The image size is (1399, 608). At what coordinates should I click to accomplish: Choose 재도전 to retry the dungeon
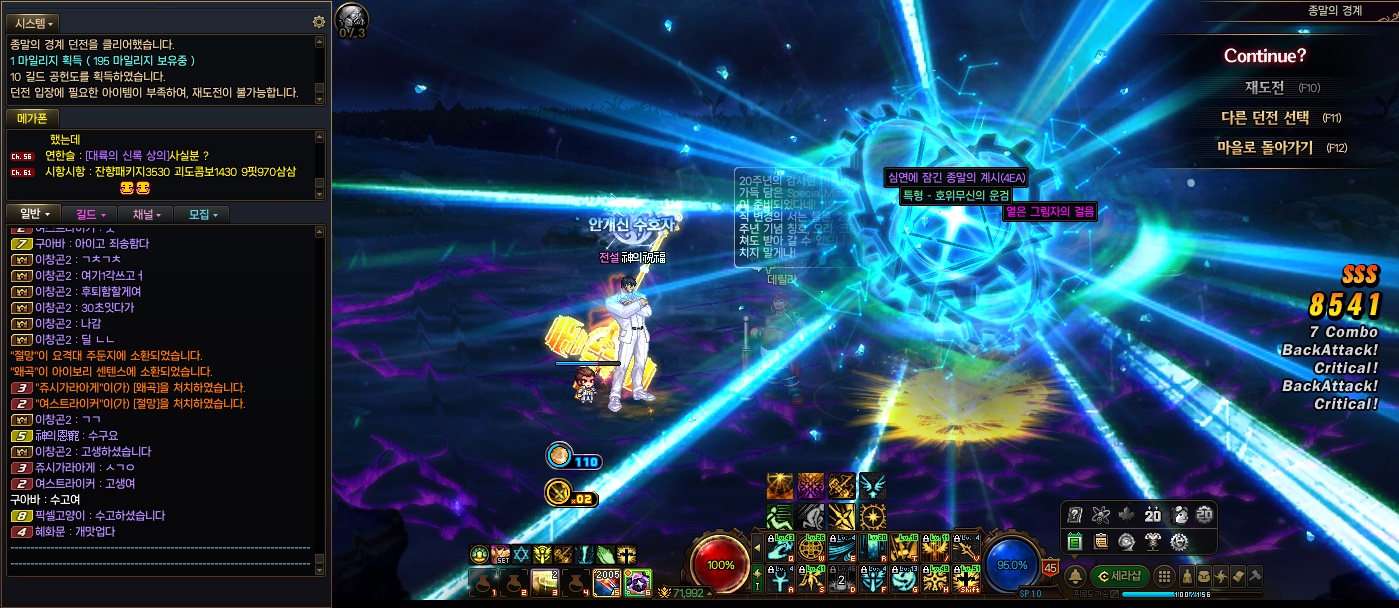coord(1264,87)
